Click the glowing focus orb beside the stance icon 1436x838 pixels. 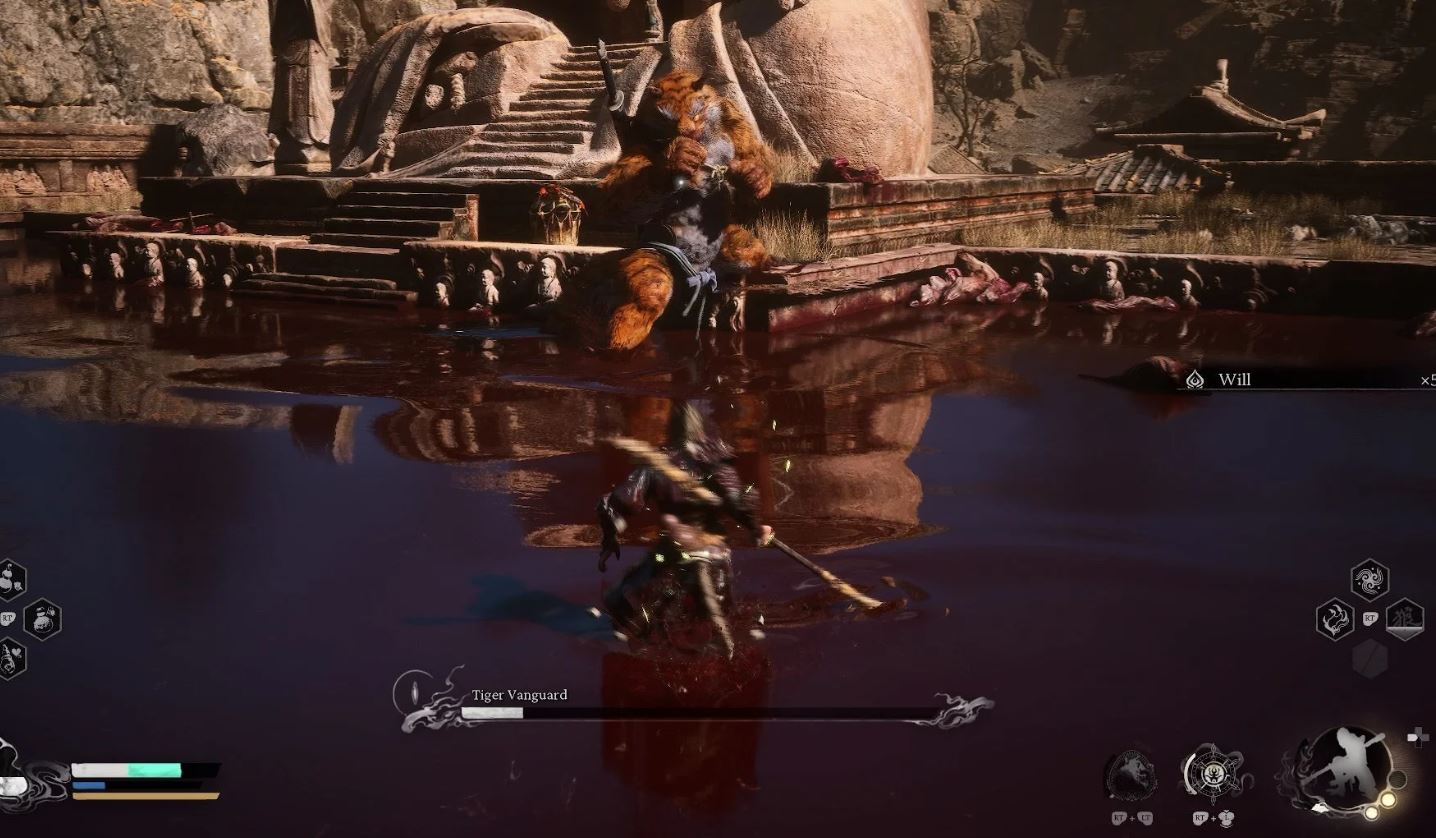pyautogui.click(x=1388, y=799)
